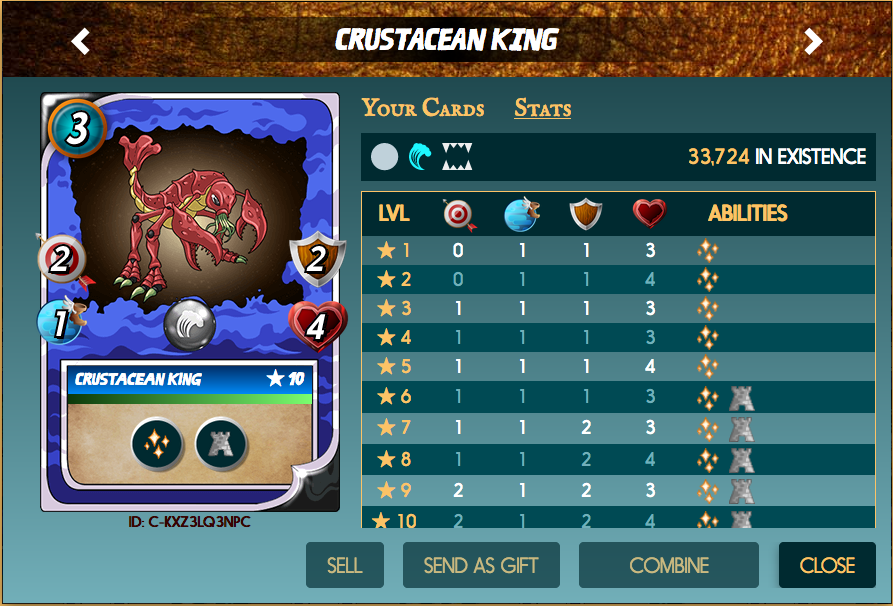
Task: Click the sparkle ability icon on the card
Action: (x=156, y=442)
